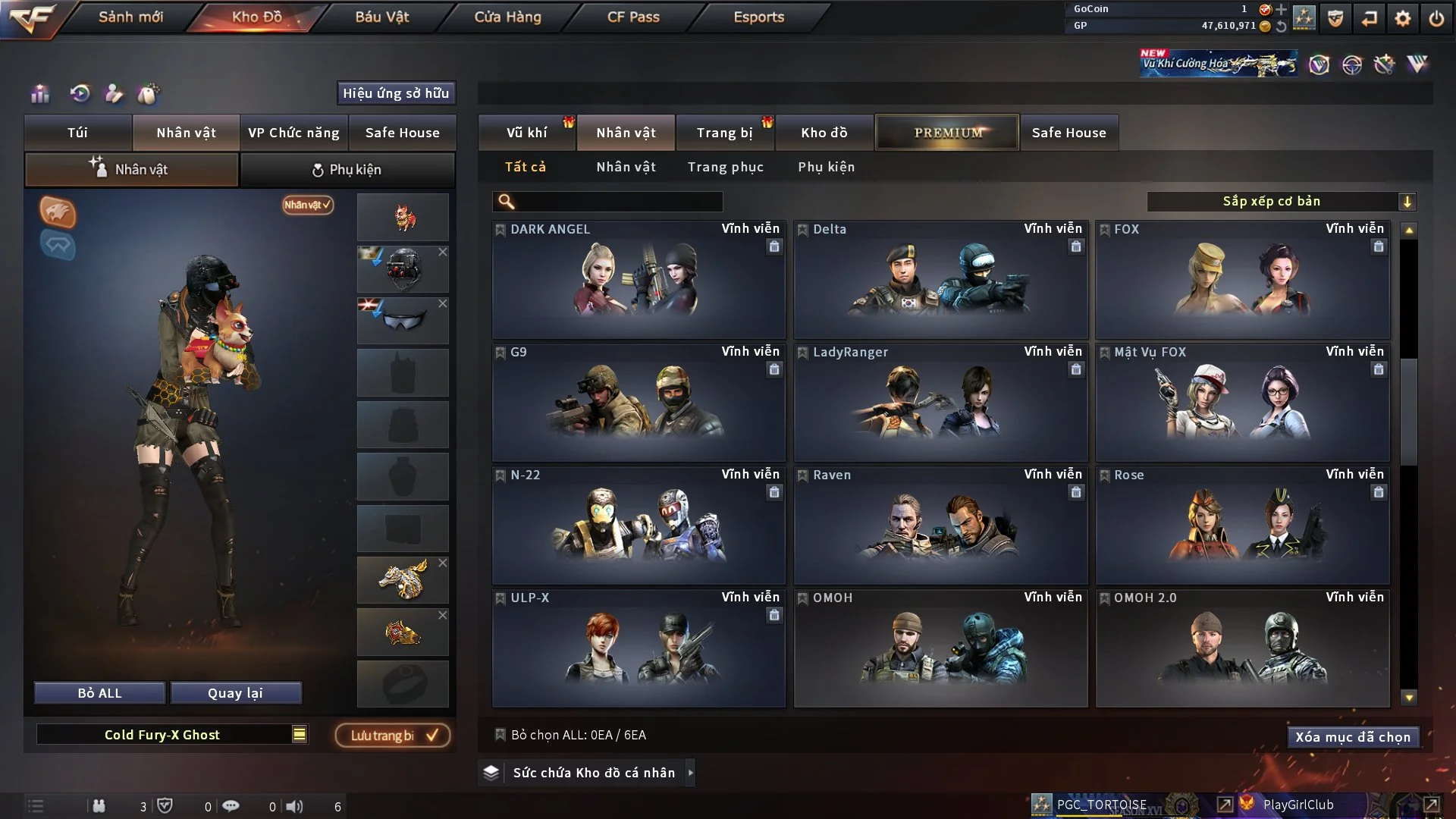1456x819 pixels.
Task: Choose the DARK ANGEL character card
Action: pos(638,279)
